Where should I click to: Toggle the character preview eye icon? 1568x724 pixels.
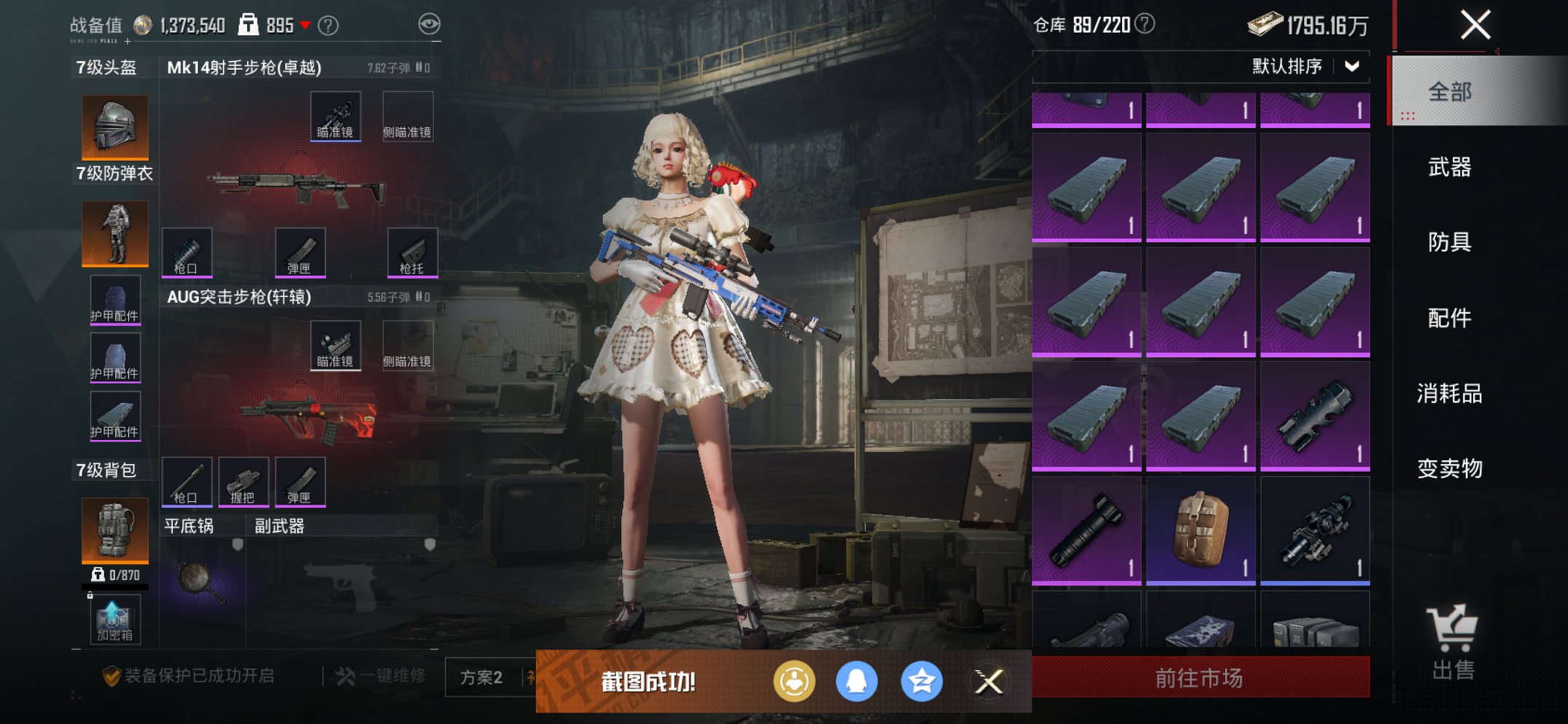point(431,23)
